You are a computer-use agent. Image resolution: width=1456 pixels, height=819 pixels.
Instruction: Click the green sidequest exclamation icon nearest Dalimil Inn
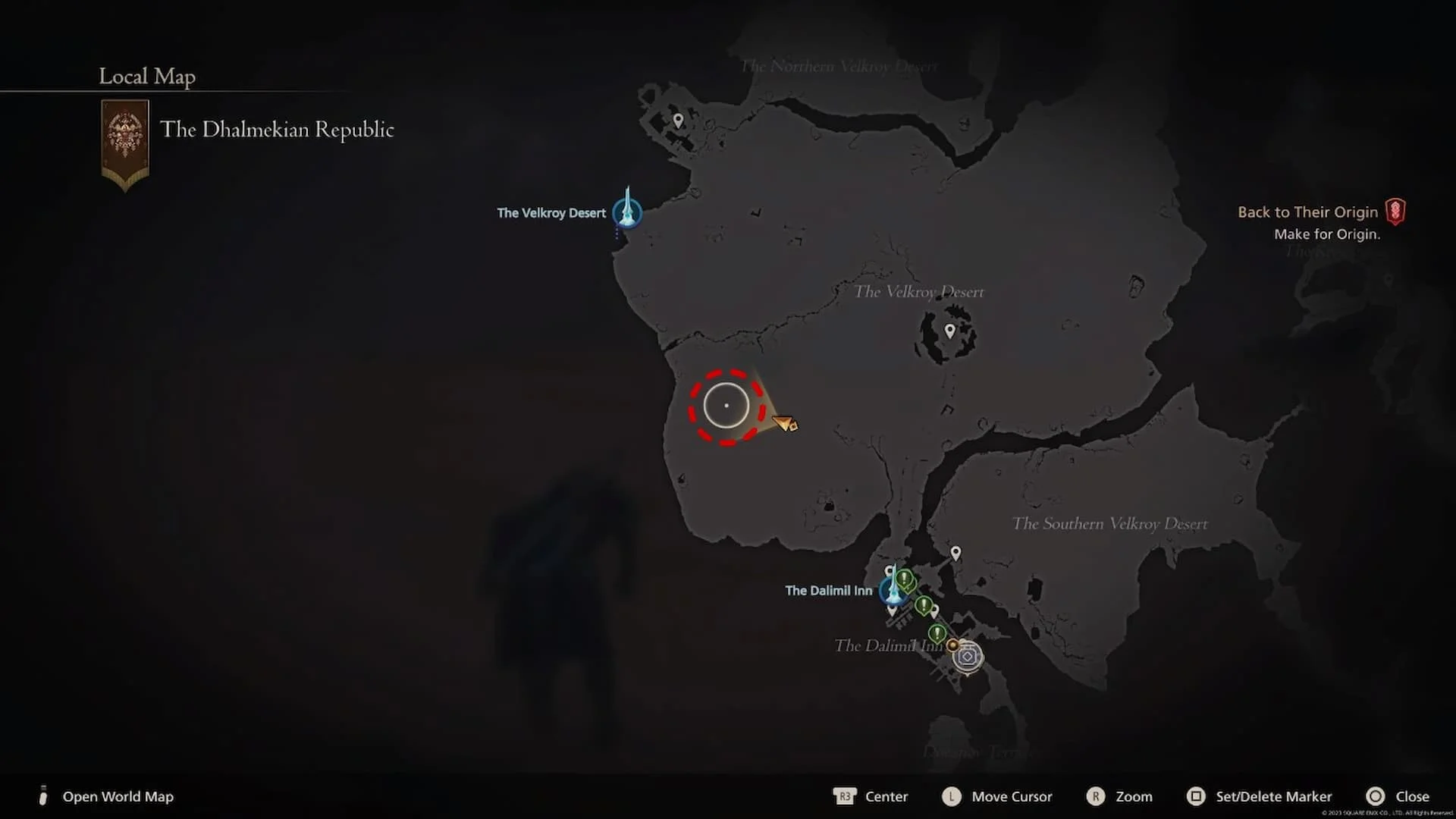tap(903, 579)
